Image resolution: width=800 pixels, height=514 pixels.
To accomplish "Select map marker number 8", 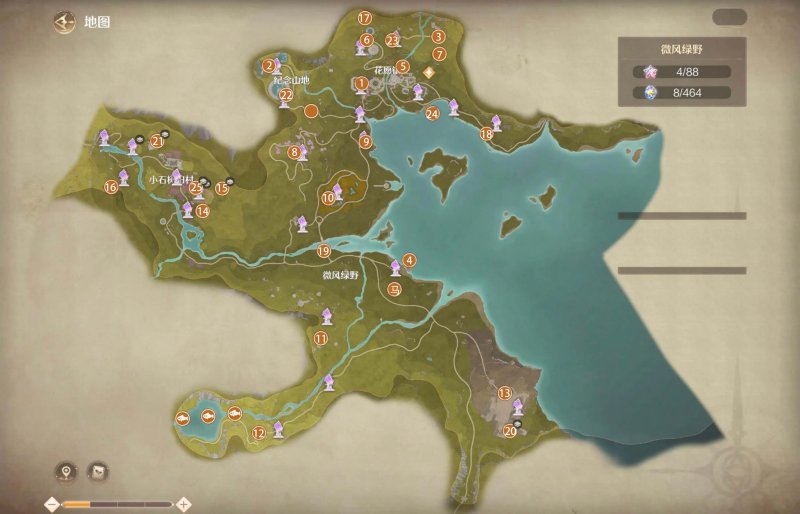I will [294, 153].
